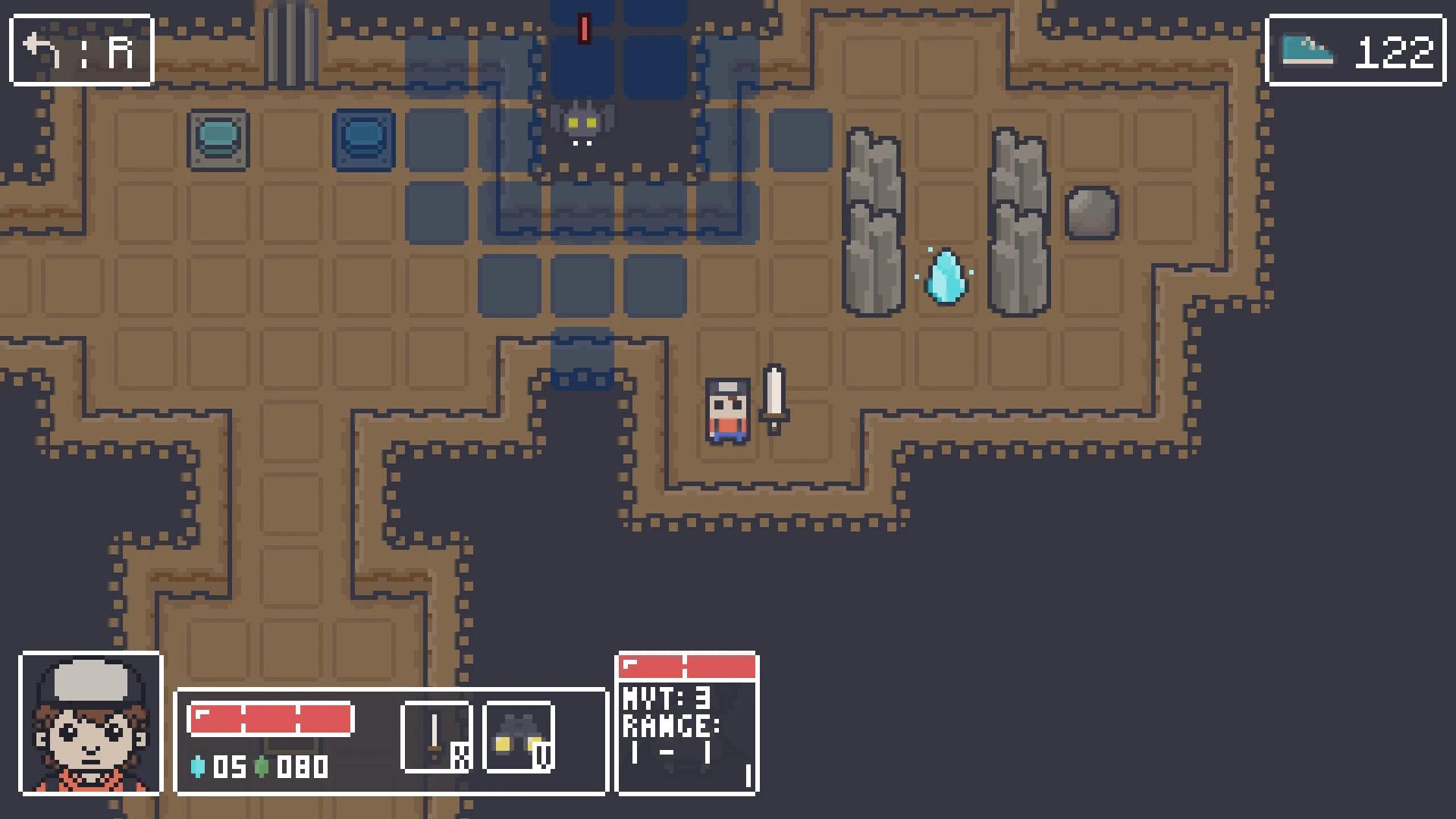The height and width of the screenshot is (819, 1456).
Task: Click the shoe step-counter icon
Action: pos(1308,49)
